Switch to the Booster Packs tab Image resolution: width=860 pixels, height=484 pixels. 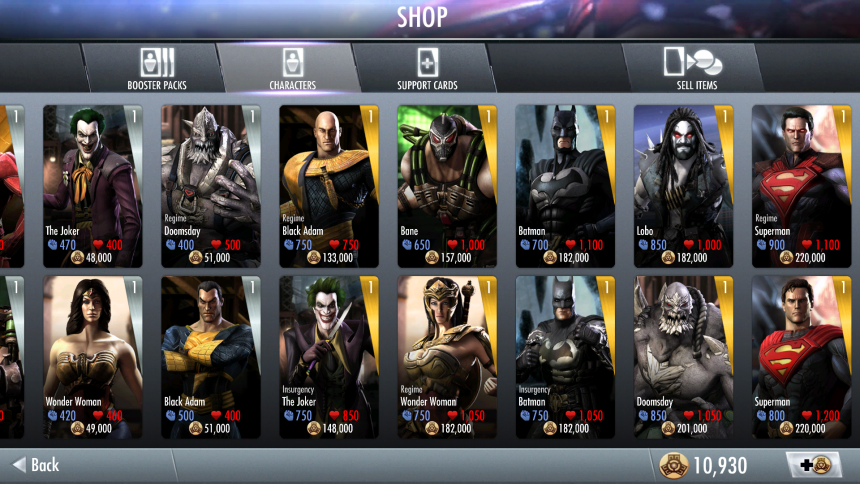[x=157, y=68]
